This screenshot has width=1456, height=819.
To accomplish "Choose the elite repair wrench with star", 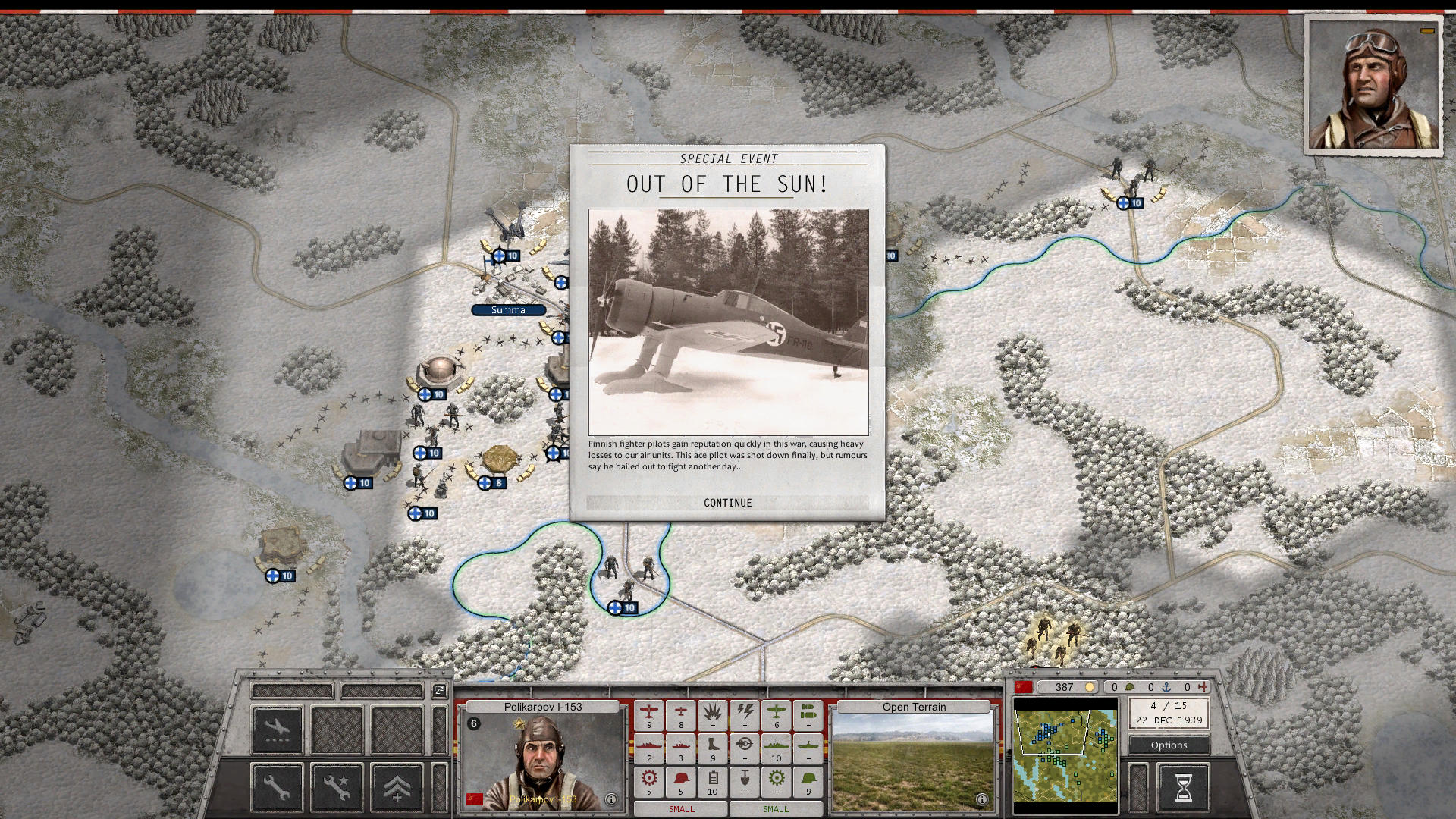I will coord(337,787).
